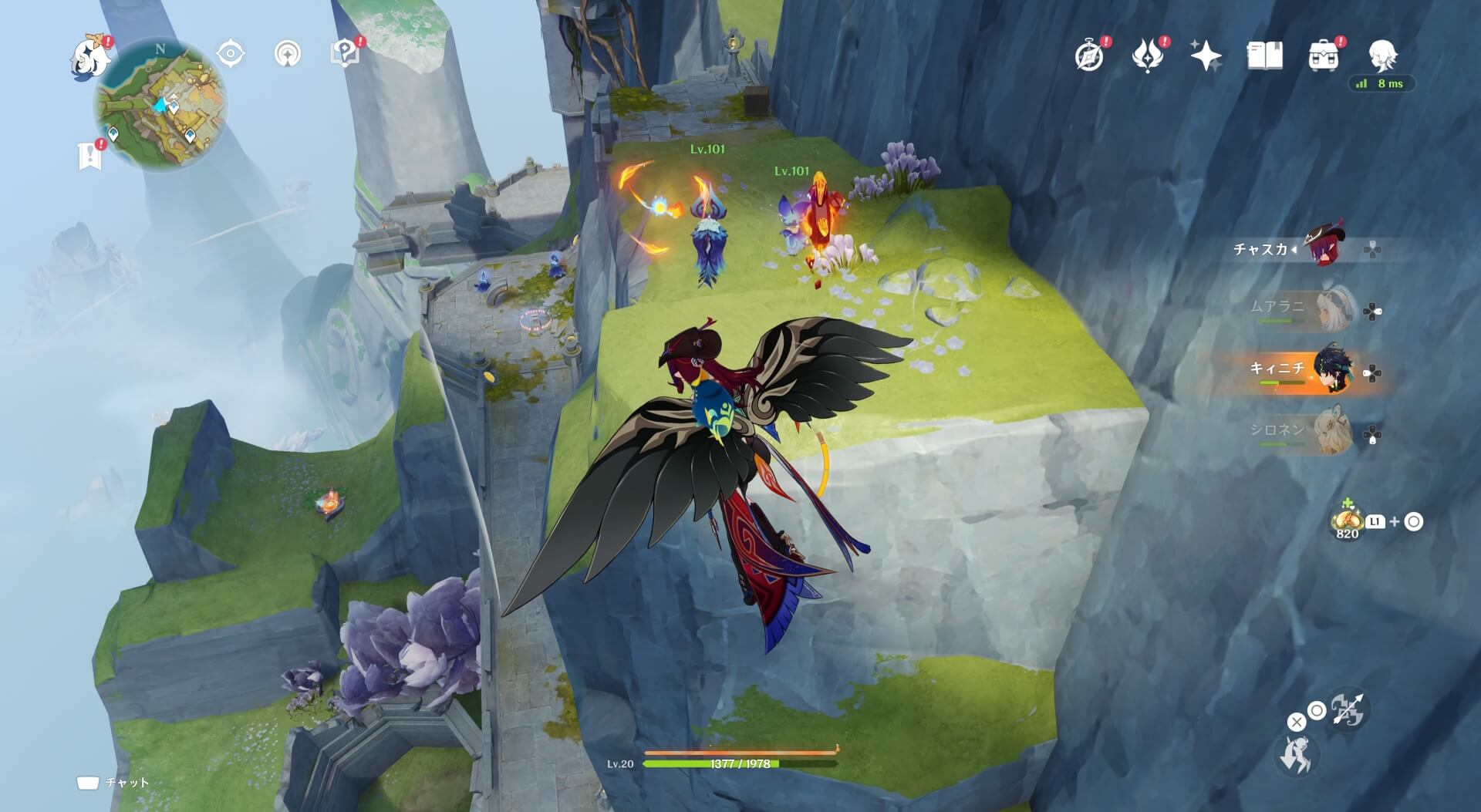Open the compass adventure handbook icon
The image size is (1481, 812).
(x=1089, y=56)
